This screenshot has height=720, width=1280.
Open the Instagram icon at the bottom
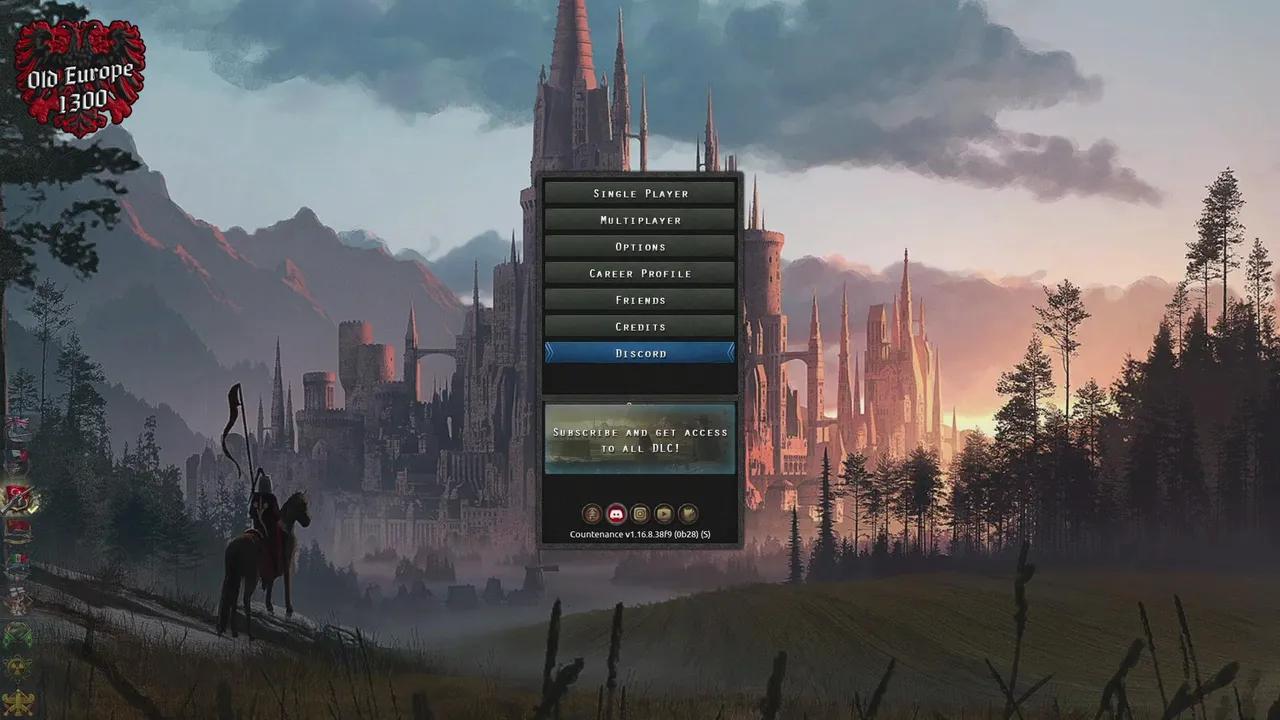[638, 513]
